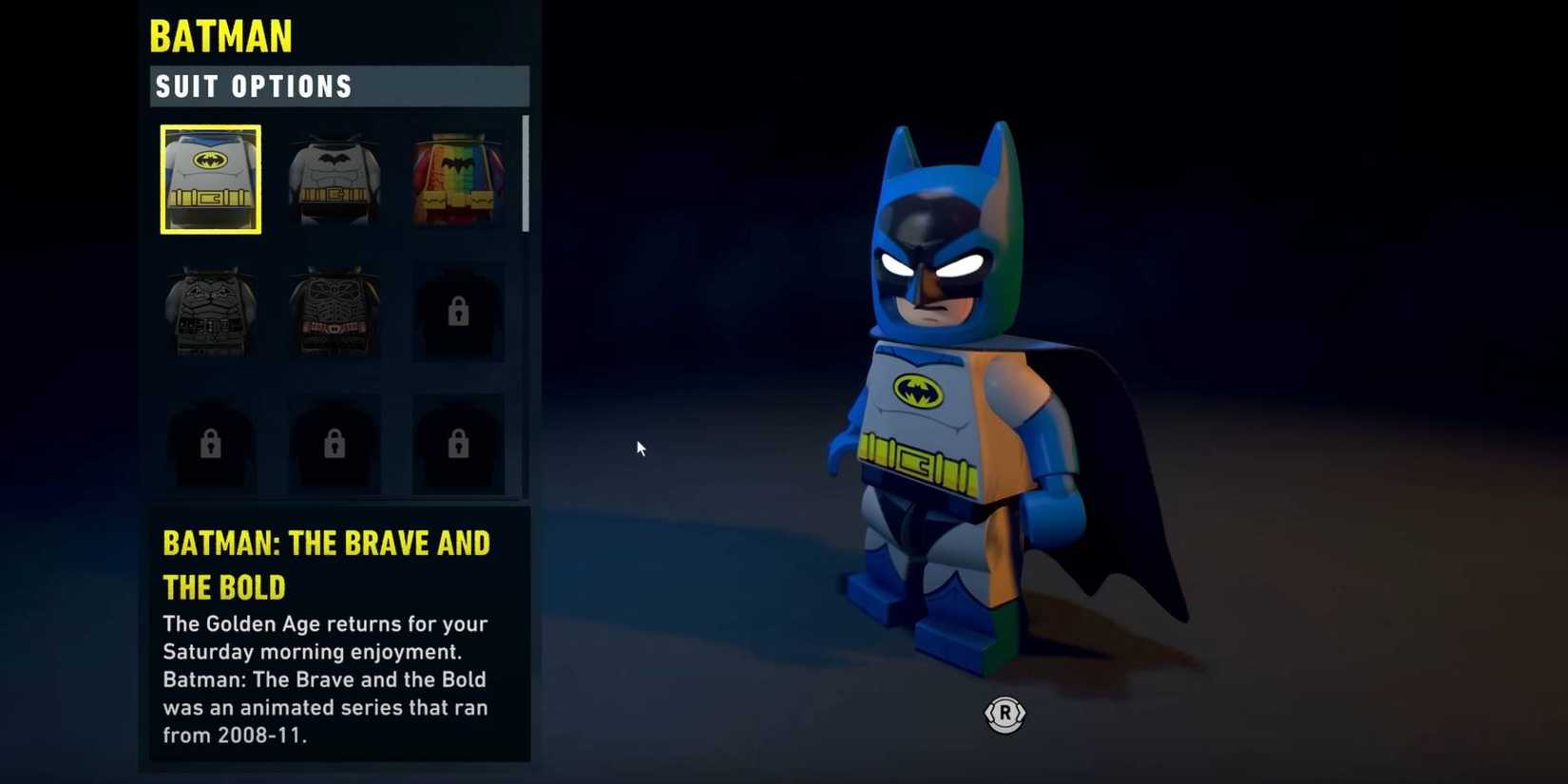Click the SUIT OPTIONS header bar

pos(339,86)
